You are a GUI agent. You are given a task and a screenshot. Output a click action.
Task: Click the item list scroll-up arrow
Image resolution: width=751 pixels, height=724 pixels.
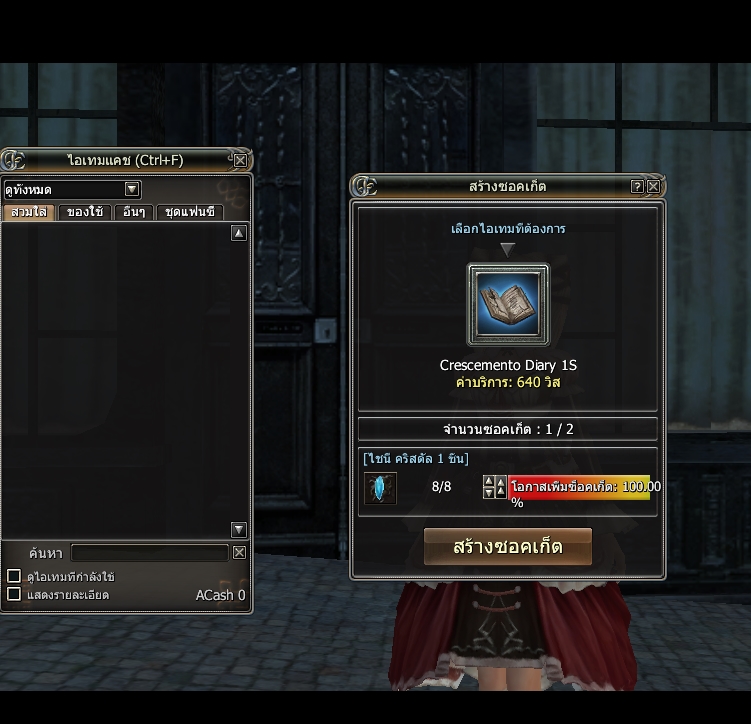pos(239,233)
